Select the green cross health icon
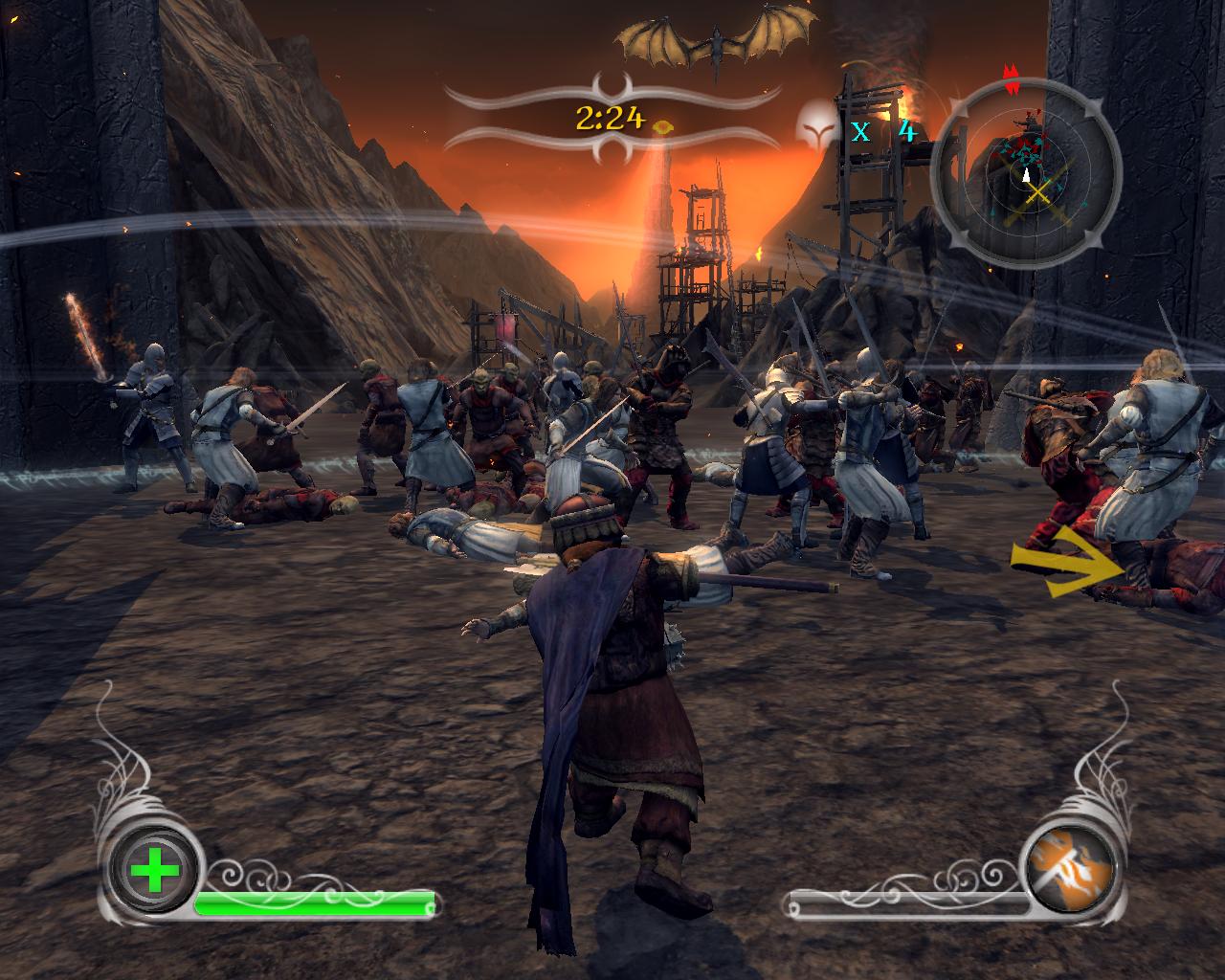 click(154, 871)
